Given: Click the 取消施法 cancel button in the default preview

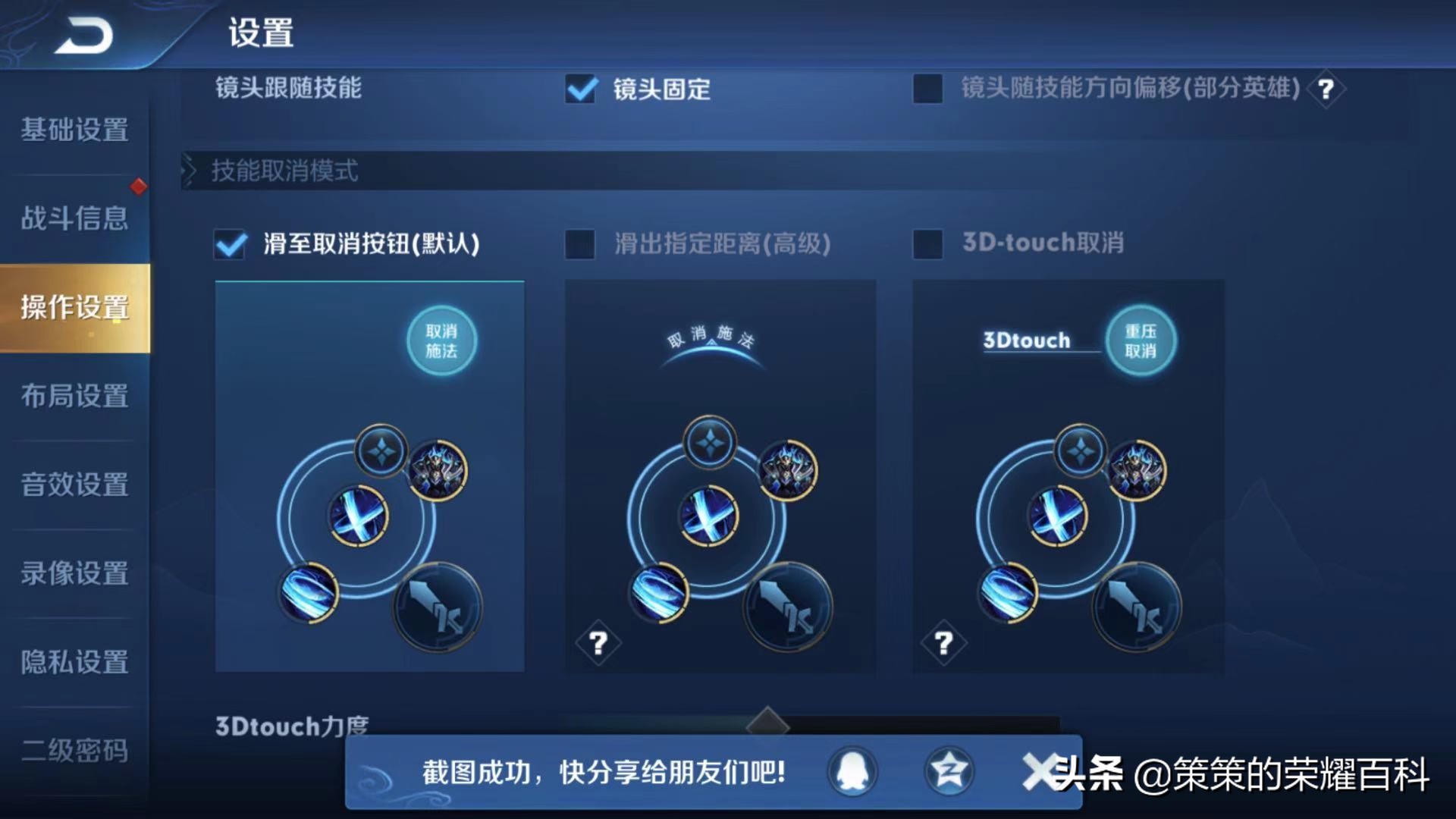Looking at the screenshot, I should tap(442, 341).
